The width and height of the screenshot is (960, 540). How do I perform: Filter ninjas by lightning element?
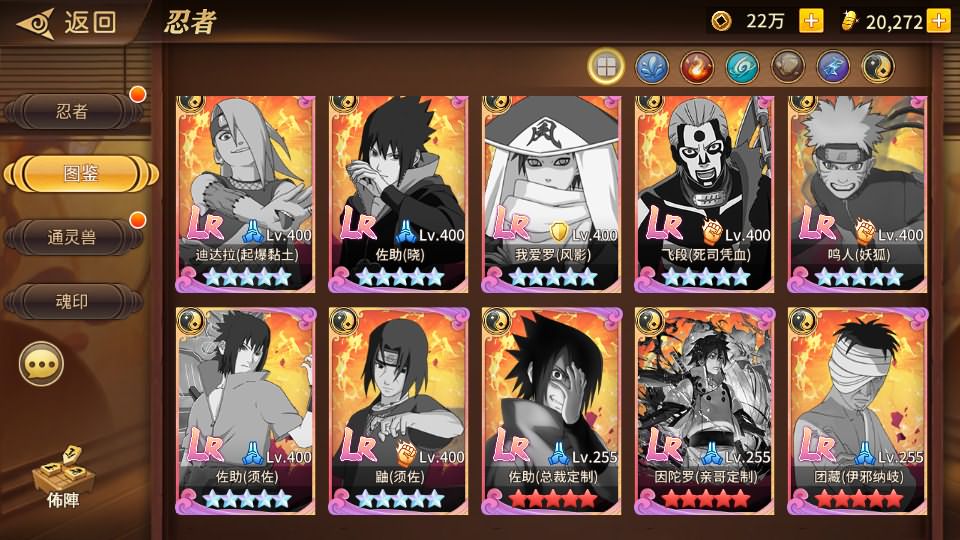pos(833,67)
